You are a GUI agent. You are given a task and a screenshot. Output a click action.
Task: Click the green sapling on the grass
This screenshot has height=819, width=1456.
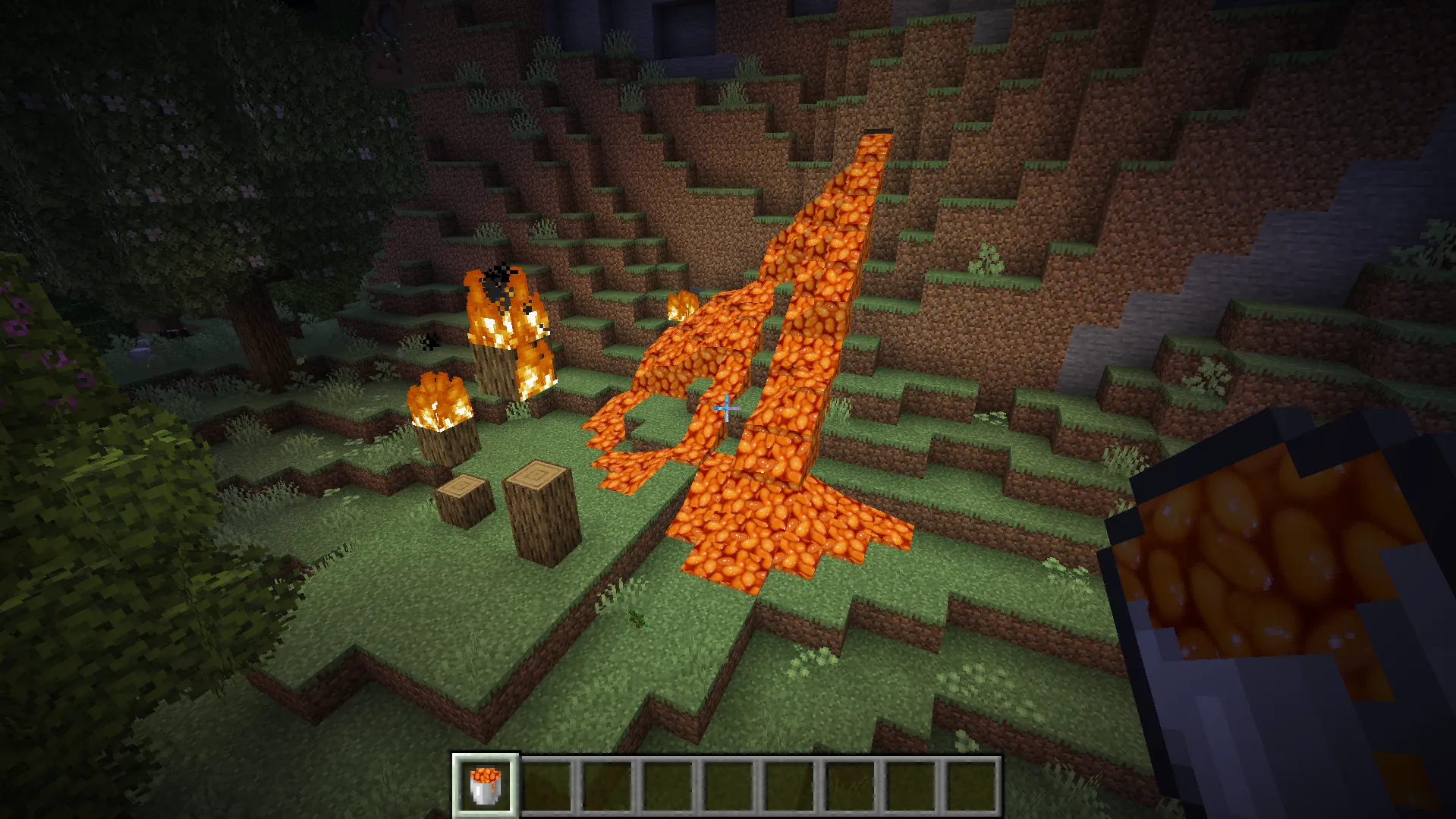[x=636, y=619]
